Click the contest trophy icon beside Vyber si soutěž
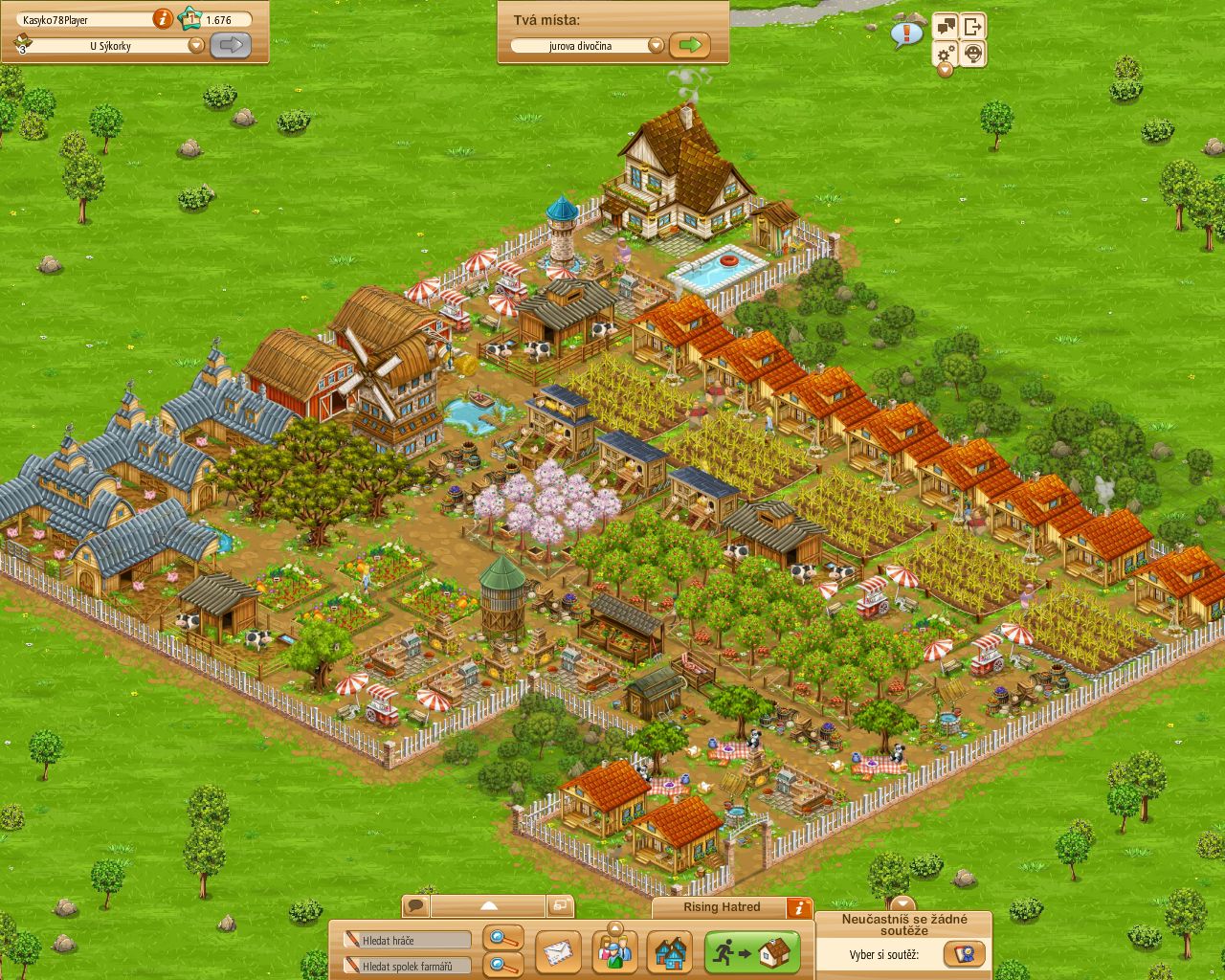 tap(963, 954)
